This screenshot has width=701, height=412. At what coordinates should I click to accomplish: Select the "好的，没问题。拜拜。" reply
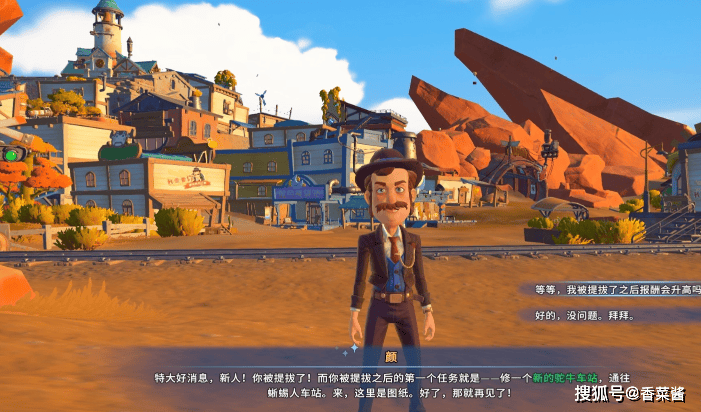(585, 315)
